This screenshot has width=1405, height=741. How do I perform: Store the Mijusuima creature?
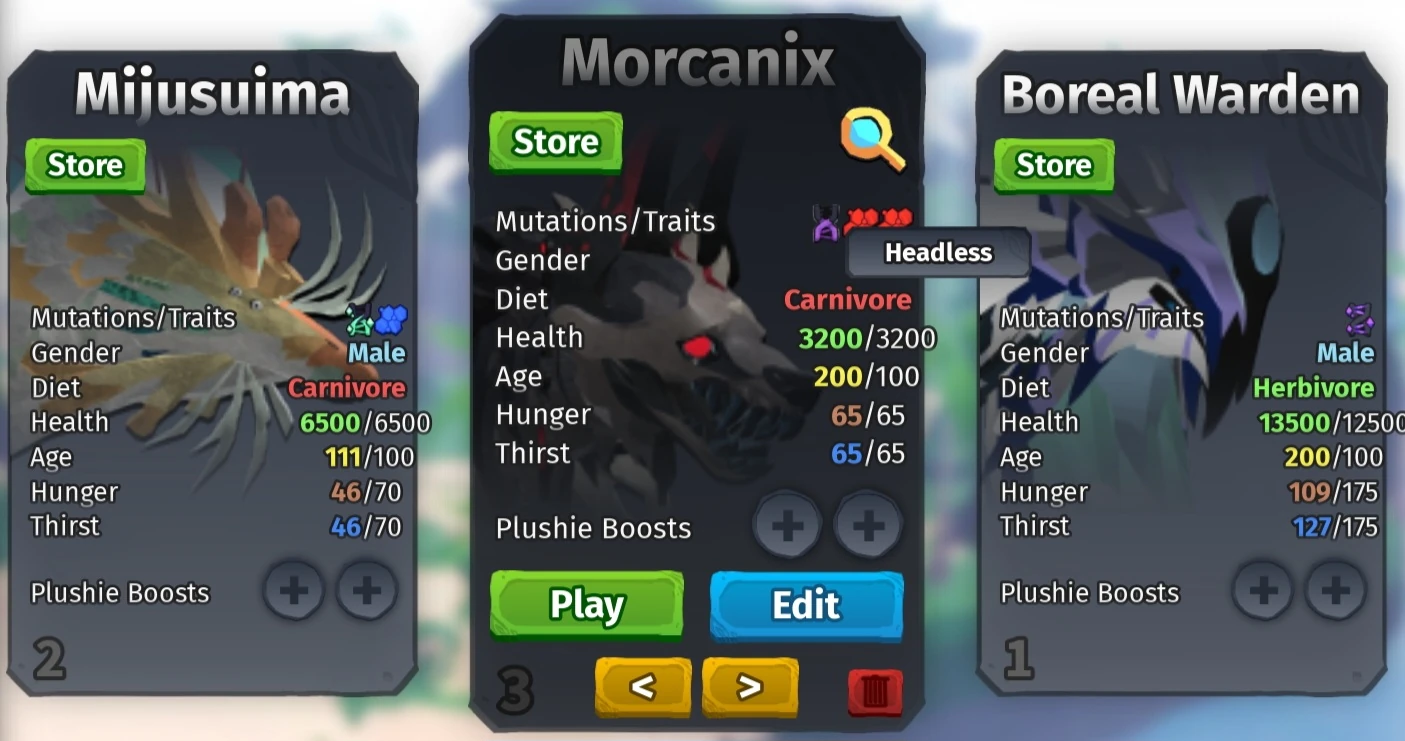pos(84,165)
